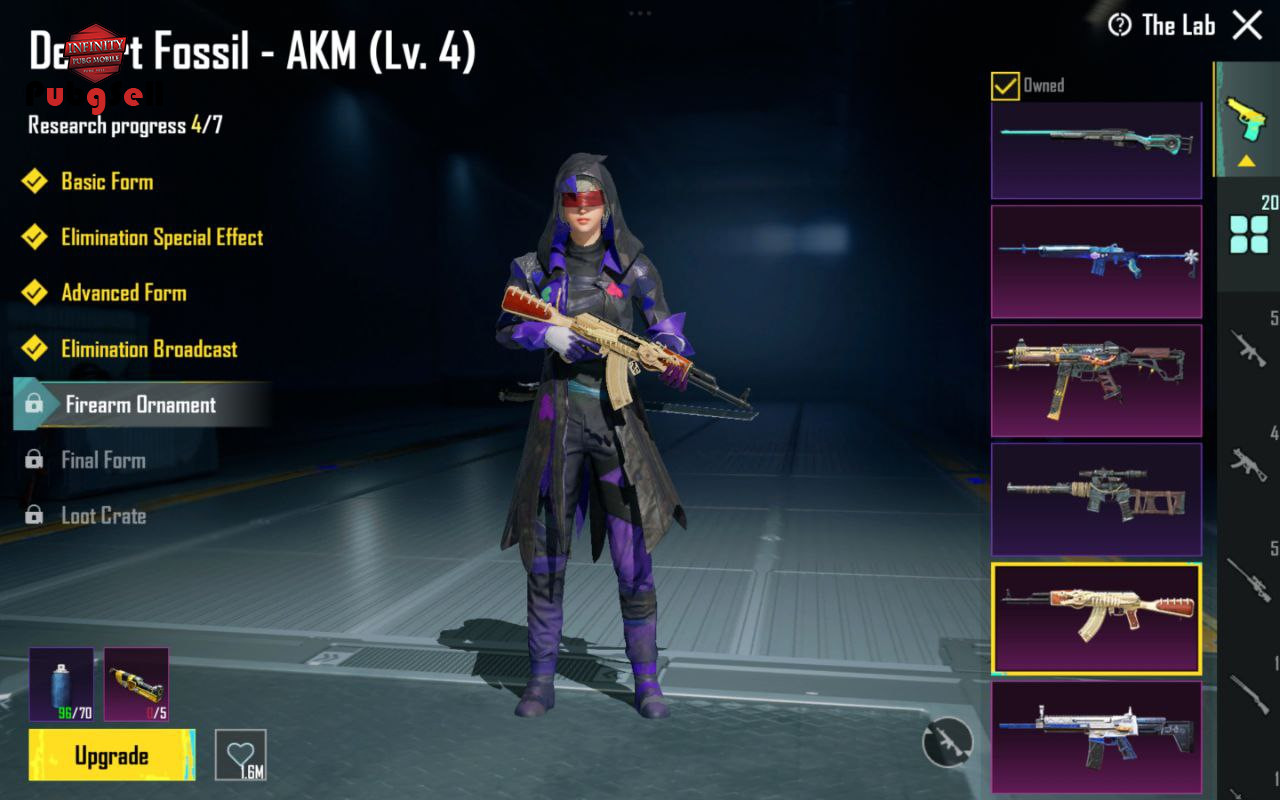Choose the Advanced Form stage
The width and height of the screenshot is (1280, 800).
point(123,293)
